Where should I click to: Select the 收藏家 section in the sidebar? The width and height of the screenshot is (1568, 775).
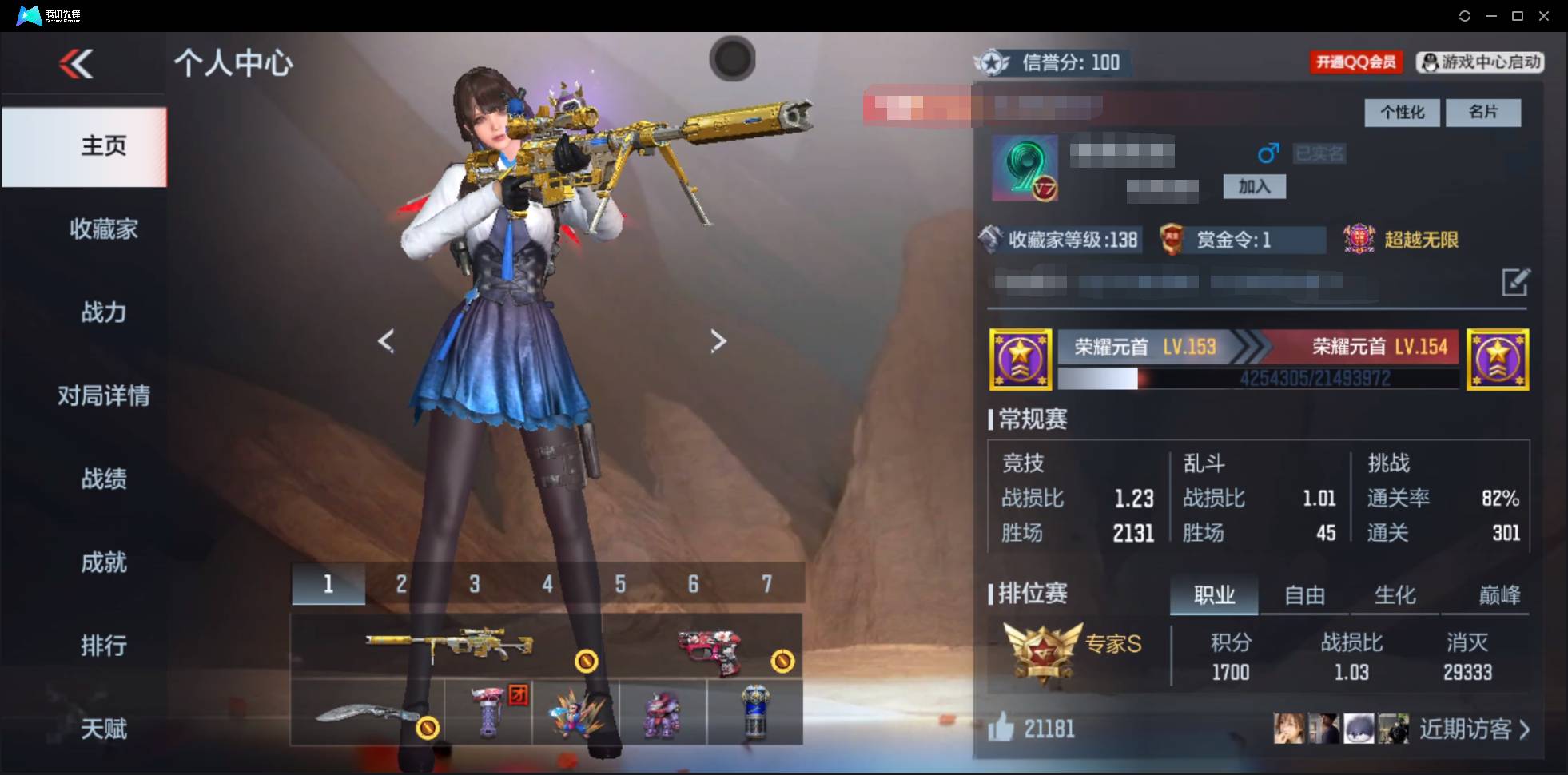(x=103, y=229)
